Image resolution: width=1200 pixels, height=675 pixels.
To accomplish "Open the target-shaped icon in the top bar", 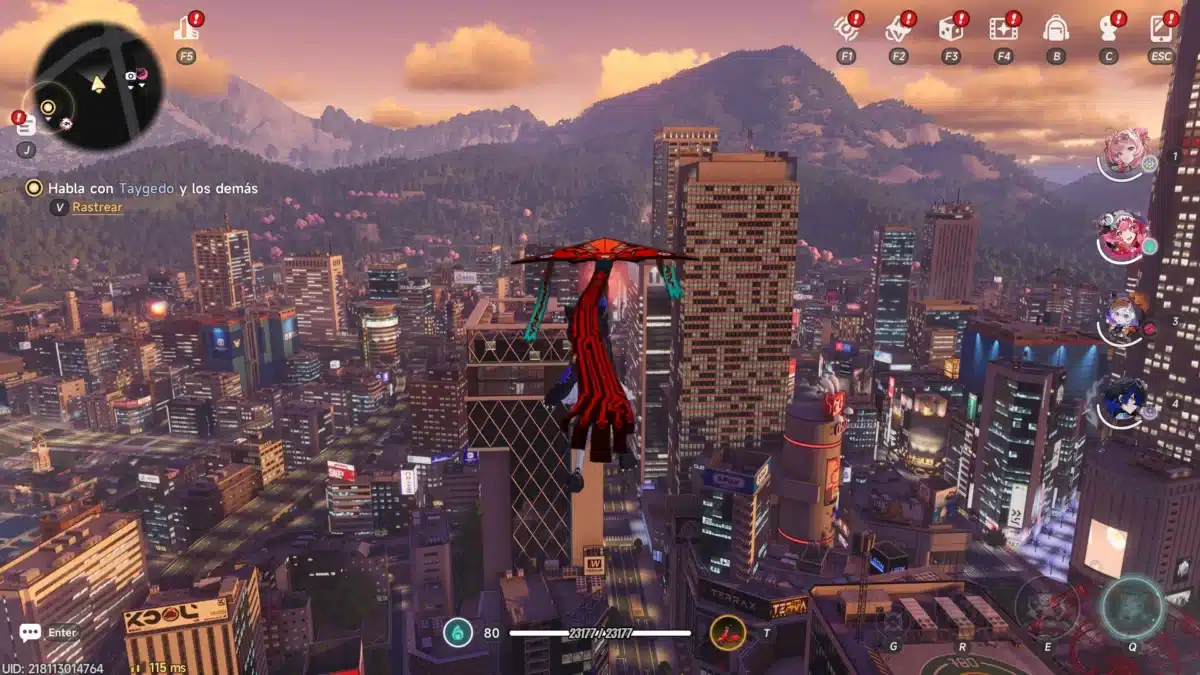I will (x=846, y=29).
